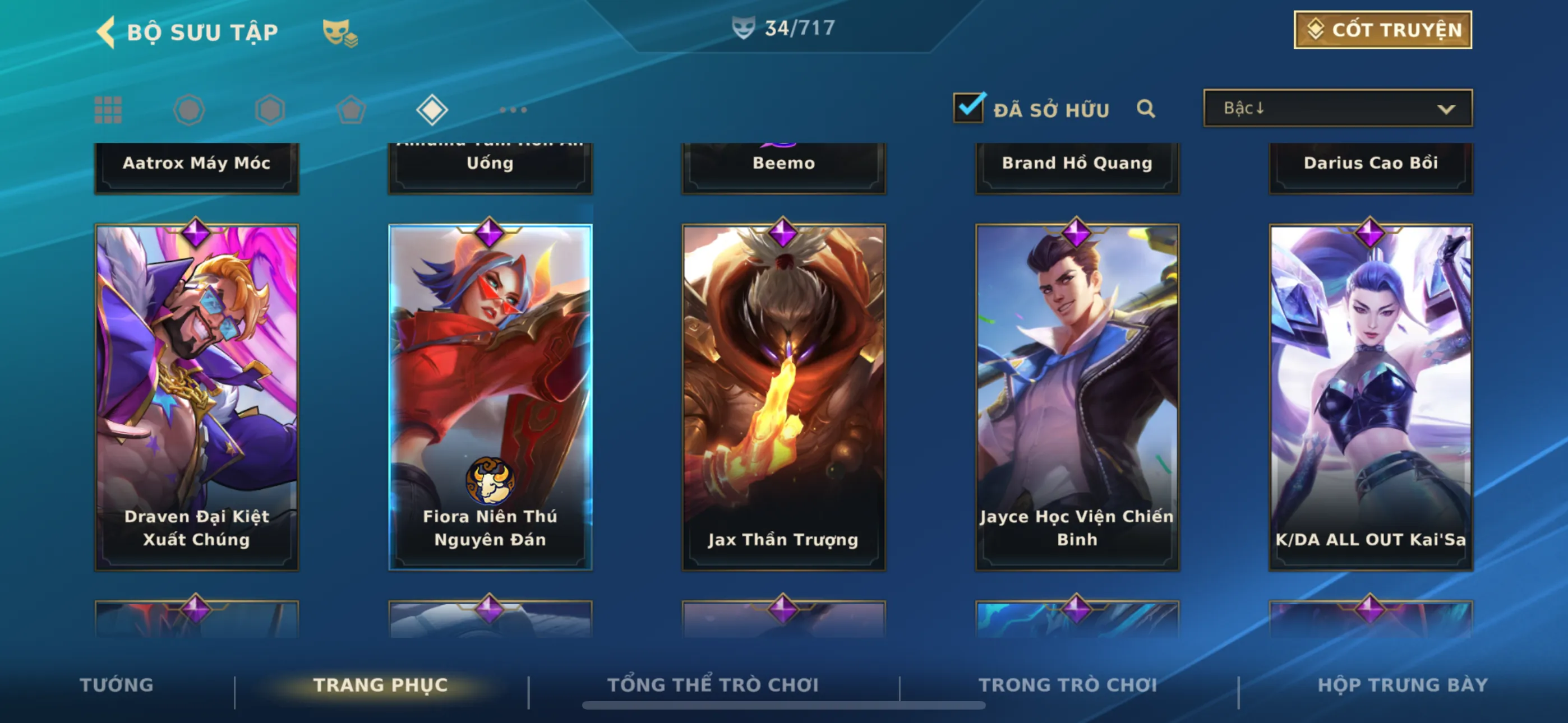Open Jayce Học Viện Chiến Binh skin
This screenshot has height=723, width=1568.
coord(1077,397)
